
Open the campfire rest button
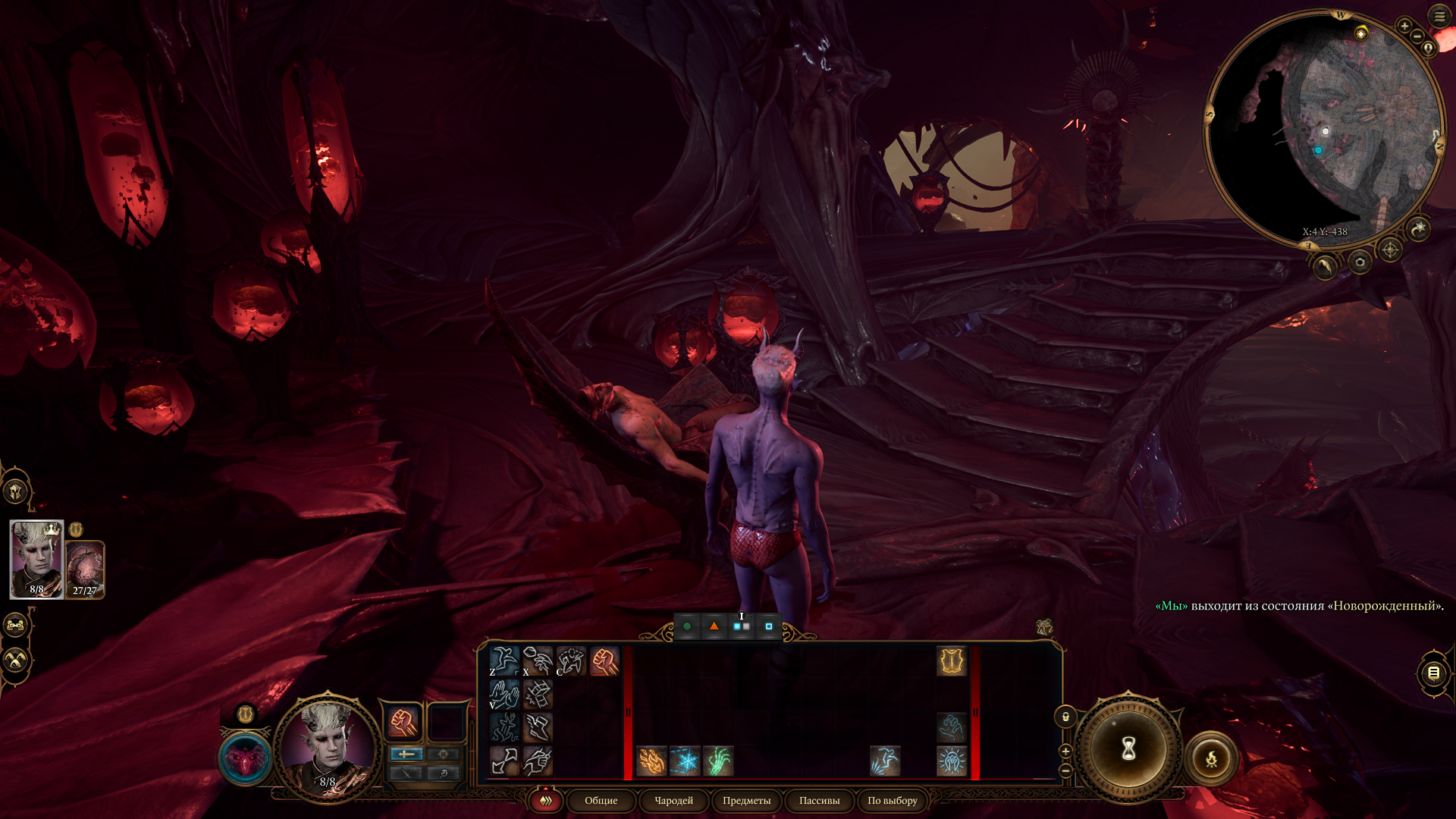tap(1211, 758)
